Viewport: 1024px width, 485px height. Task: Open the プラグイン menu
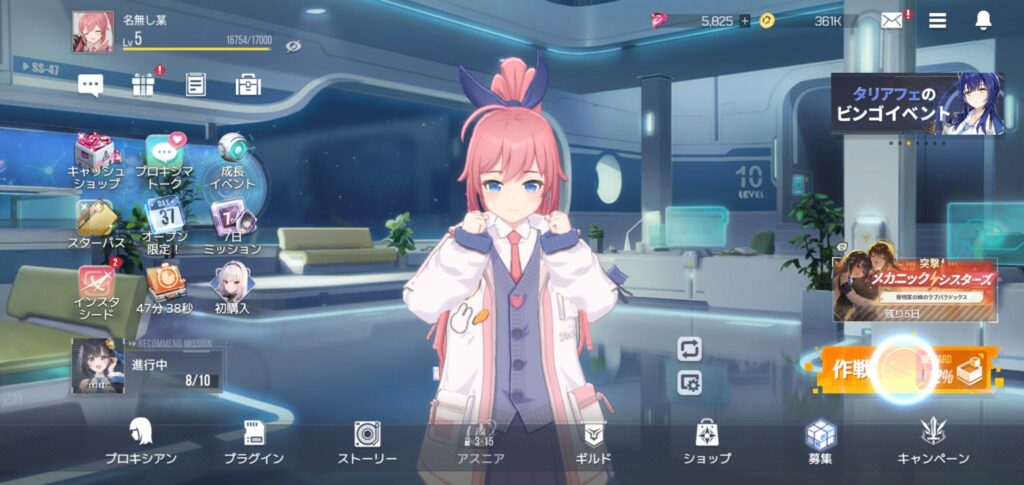[x=254, y=441]
